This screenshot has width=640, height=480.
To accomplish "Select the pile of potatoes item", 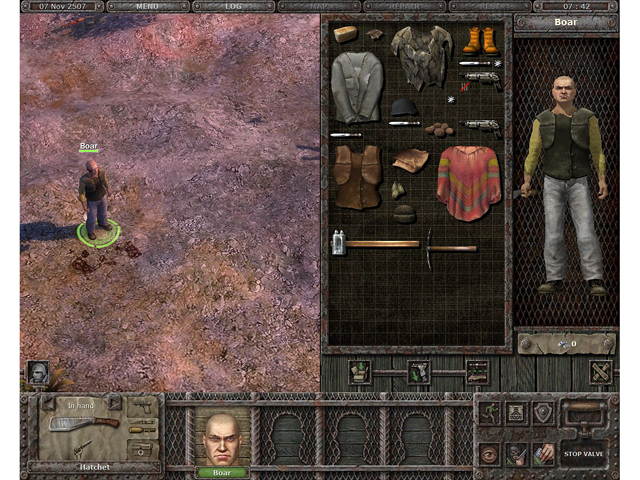I will 438,129.
